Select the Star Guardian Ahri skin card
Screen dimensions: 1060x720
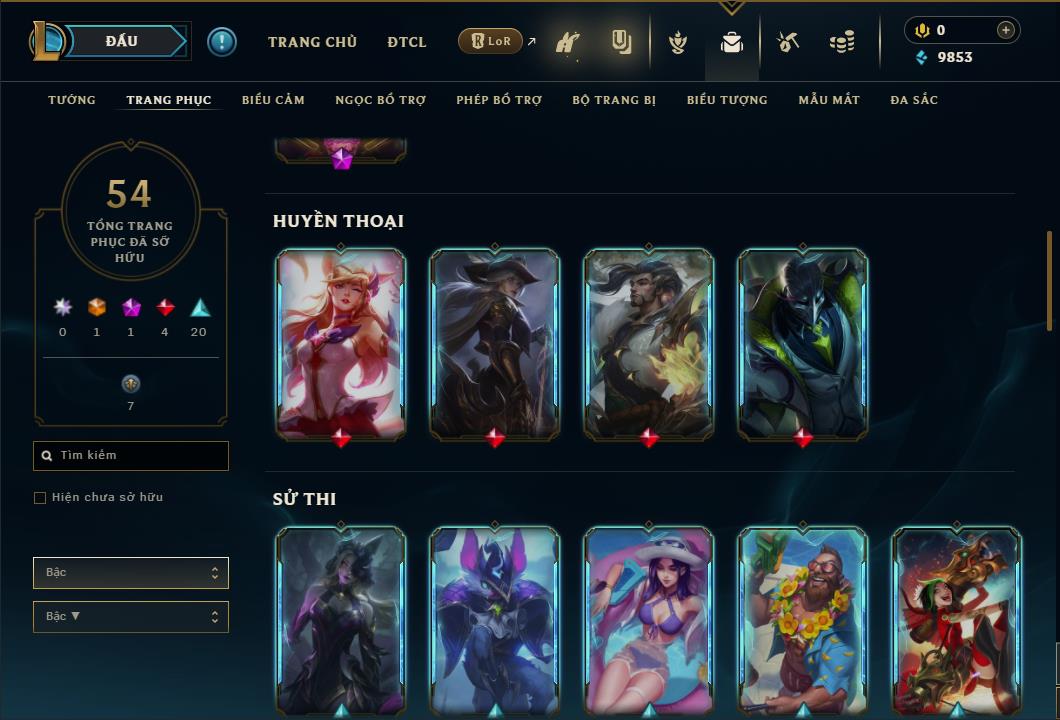(341, 343)
